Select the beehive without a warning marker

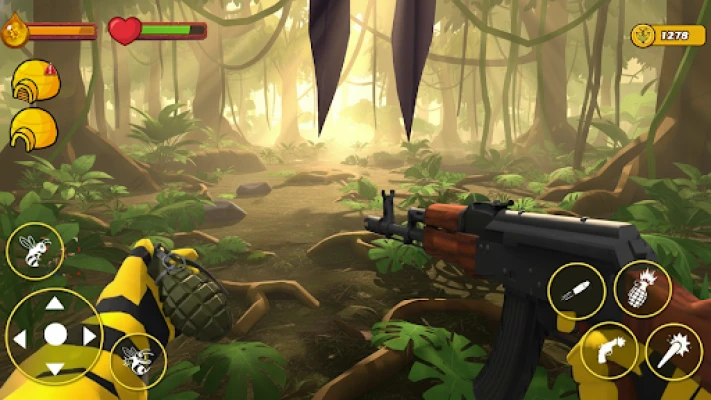(33, 130)
